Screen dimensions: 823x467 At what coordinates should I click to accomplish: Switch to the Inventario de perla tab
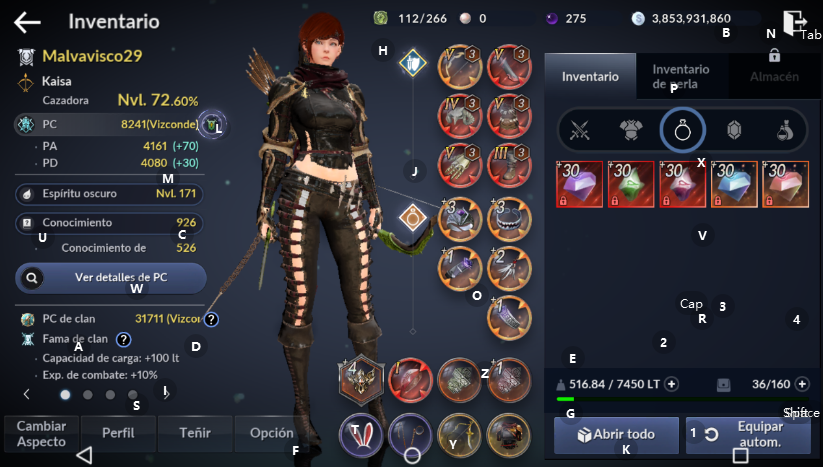click(x=680, y=76)
